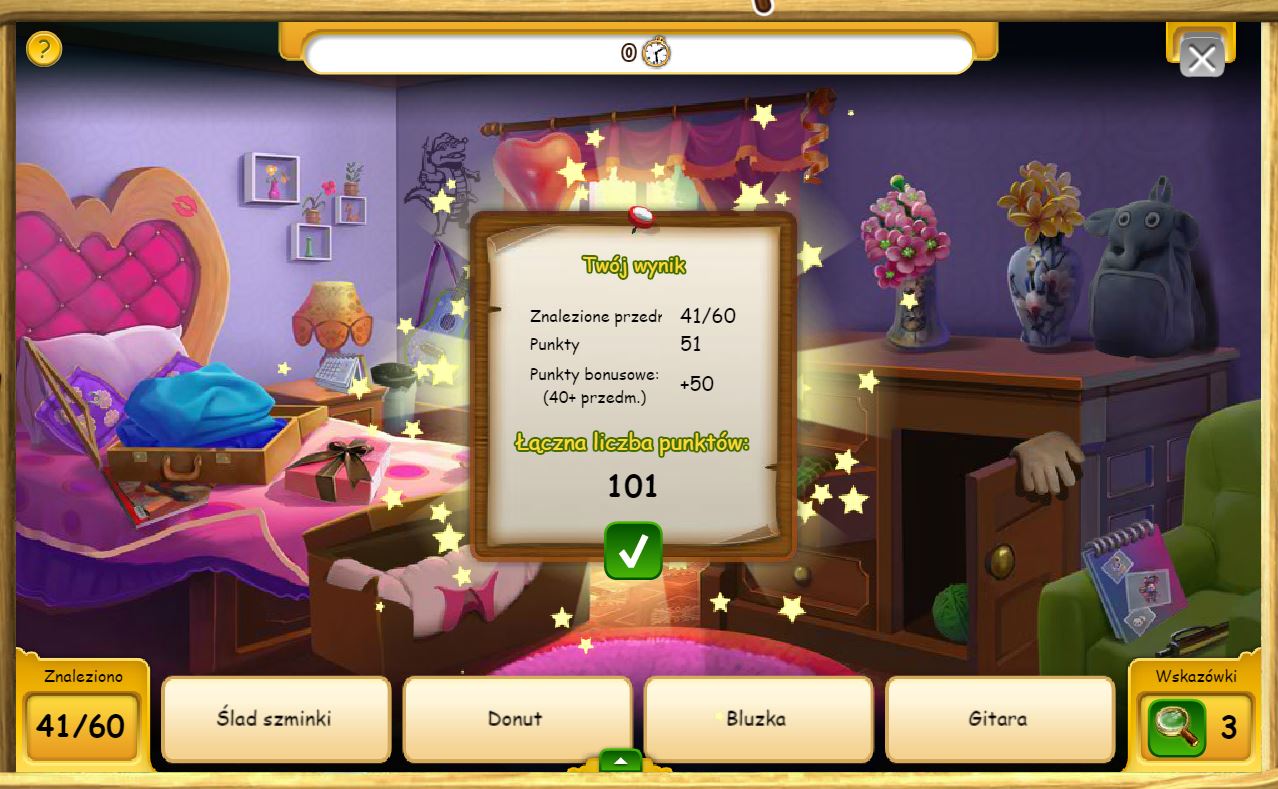
Task: Use a hint with the magnifying glass
Action: coord(1176,727)
